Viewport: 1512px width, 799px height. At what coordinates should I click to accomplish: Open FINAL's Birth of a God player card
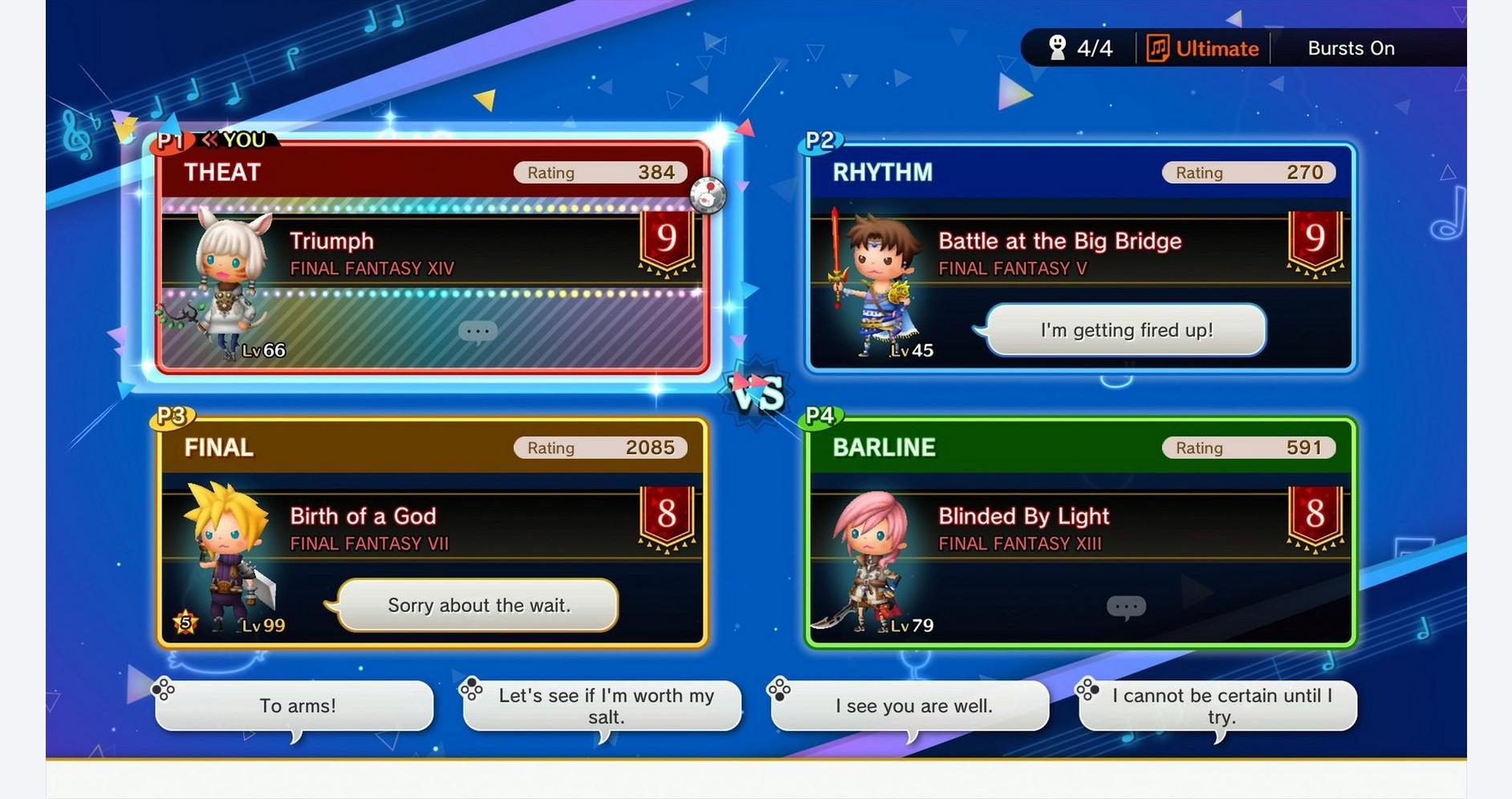click(x=433, y=531)
